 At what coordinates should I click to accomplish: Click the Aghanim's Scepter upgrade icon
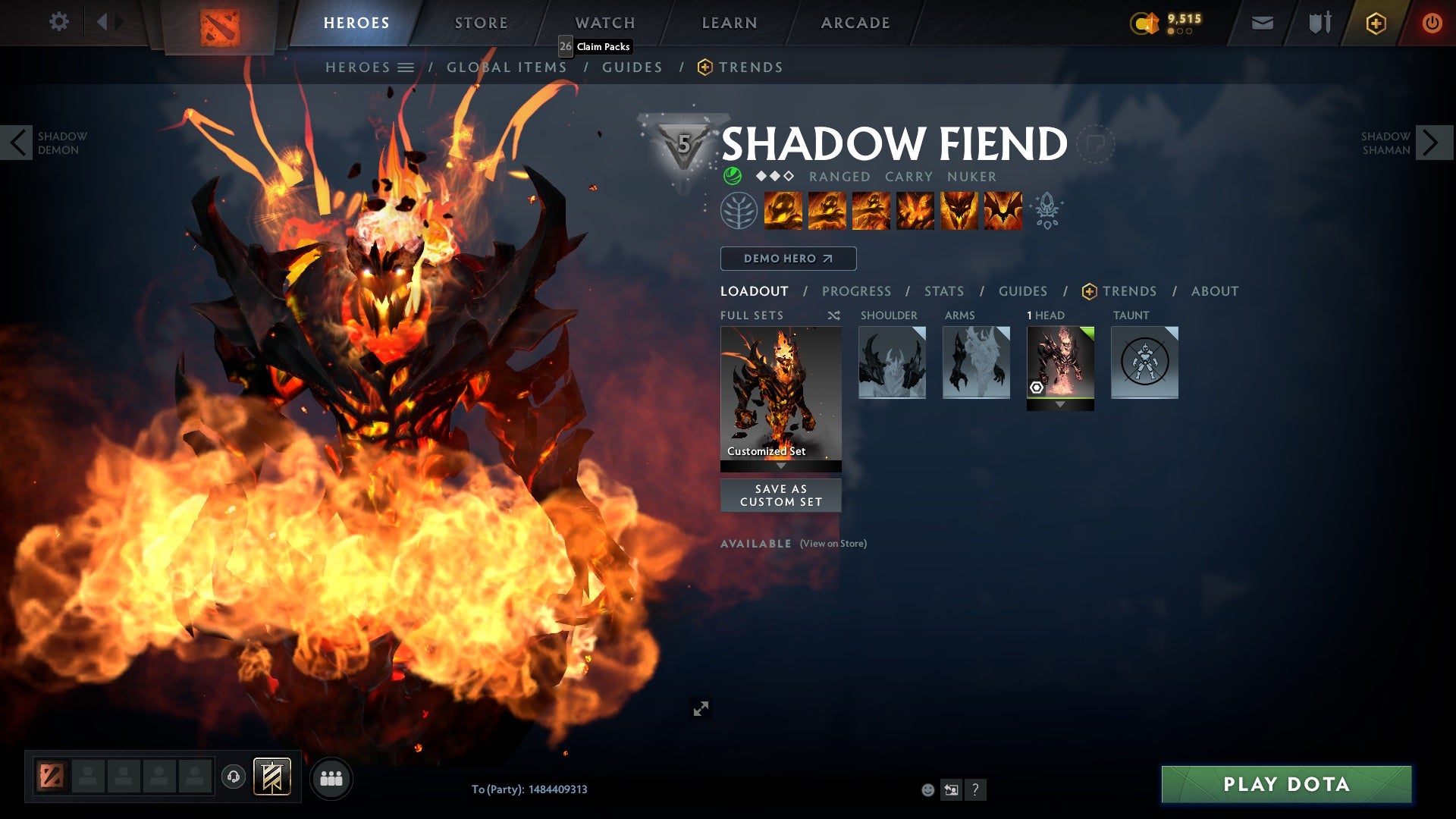point(1047,211)
